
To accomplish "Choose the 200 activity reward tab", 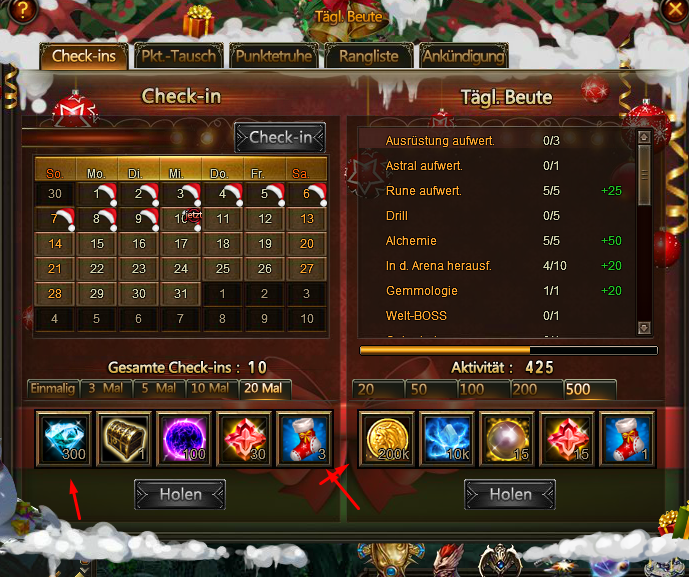I will (x=536, y=389).
